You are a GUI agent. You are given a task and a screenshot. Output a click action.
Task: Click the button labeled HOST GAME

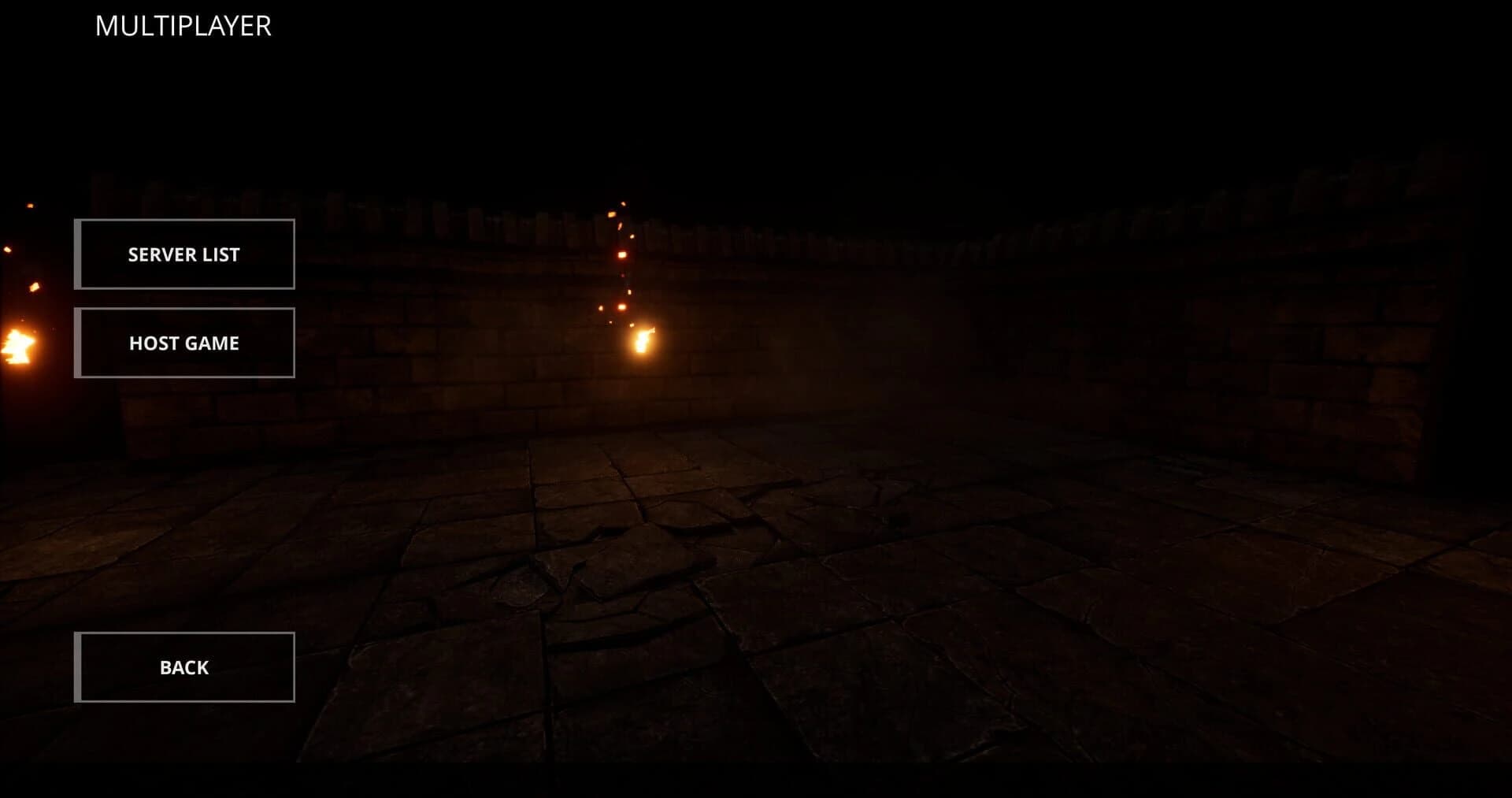[184, 343]
